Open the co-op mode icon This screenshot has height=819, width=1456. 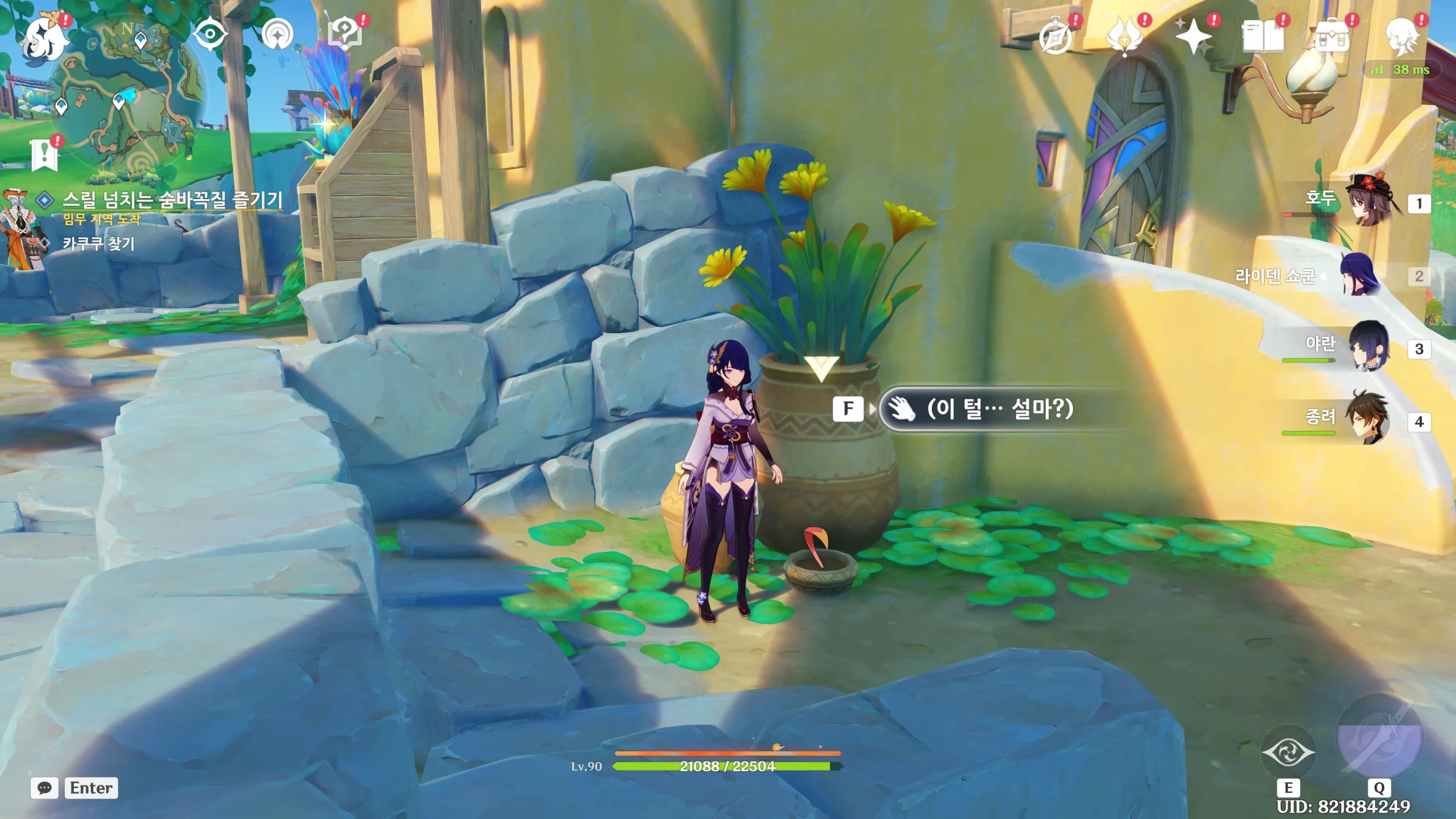(x=278, y=35)
